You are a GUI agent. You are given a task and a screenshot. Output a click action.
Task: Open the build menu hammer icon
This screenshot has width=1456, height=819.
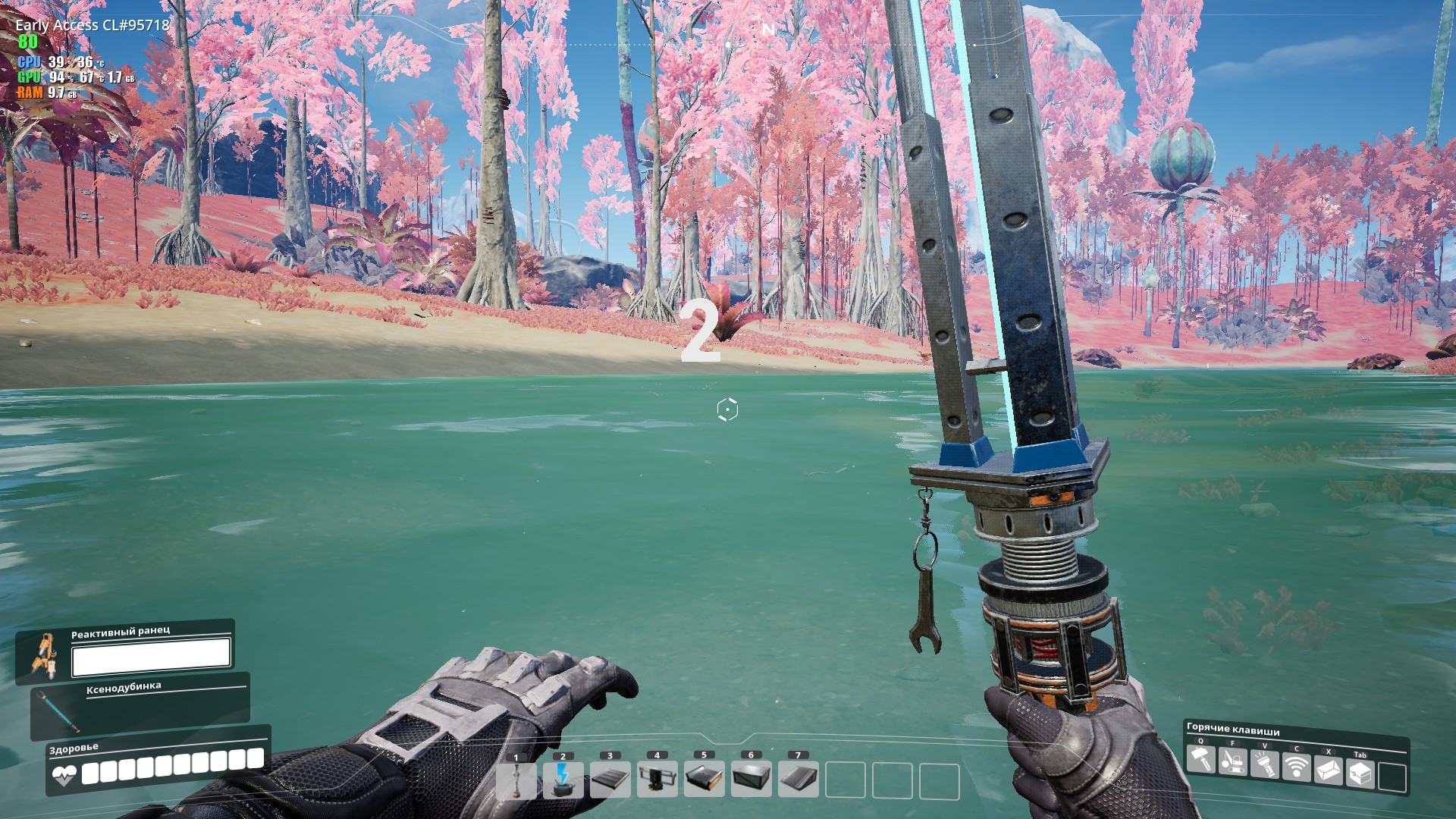[1200, 759]
